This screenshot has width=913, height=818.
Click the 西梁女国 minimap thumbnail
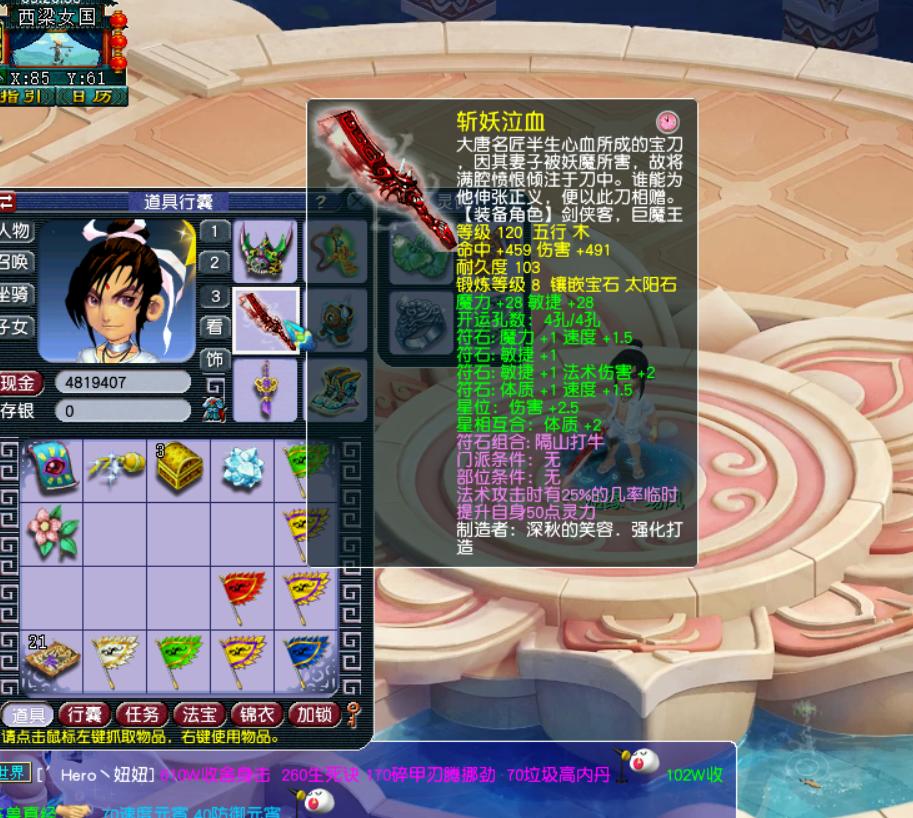pos(64,47)
